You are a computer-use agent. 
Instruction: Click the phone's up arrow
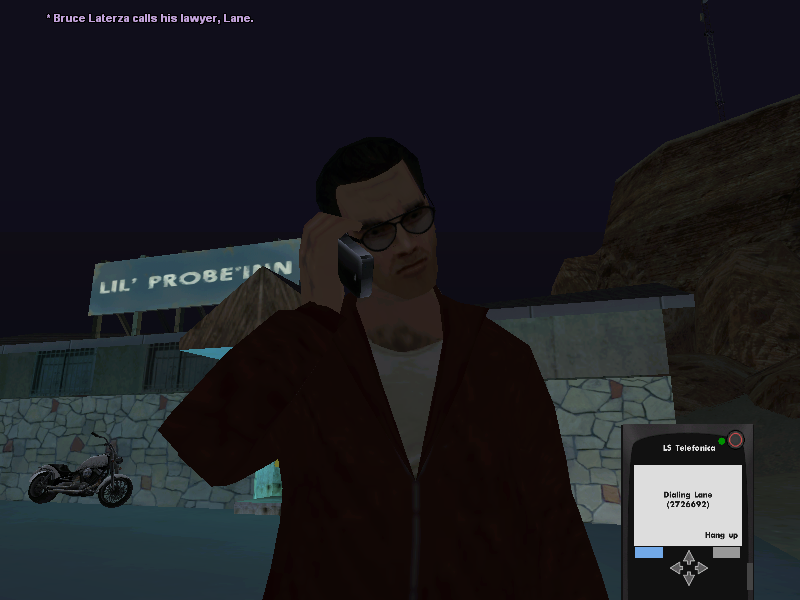click(x=688, y=555)
